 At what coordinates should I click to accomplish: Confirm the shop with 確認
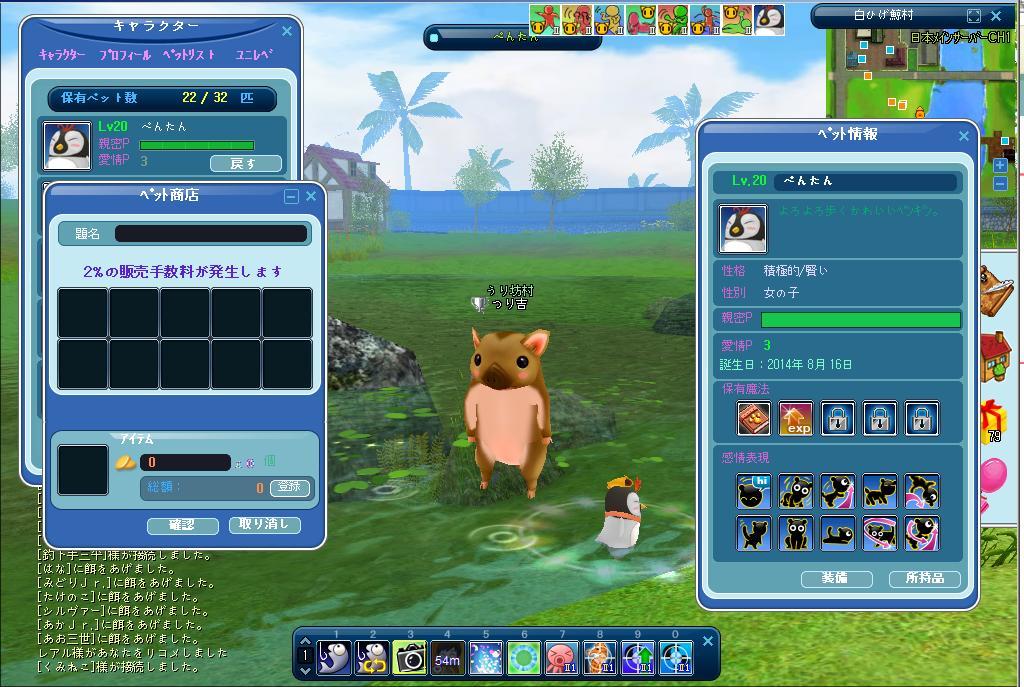click(x=182, y=524)
